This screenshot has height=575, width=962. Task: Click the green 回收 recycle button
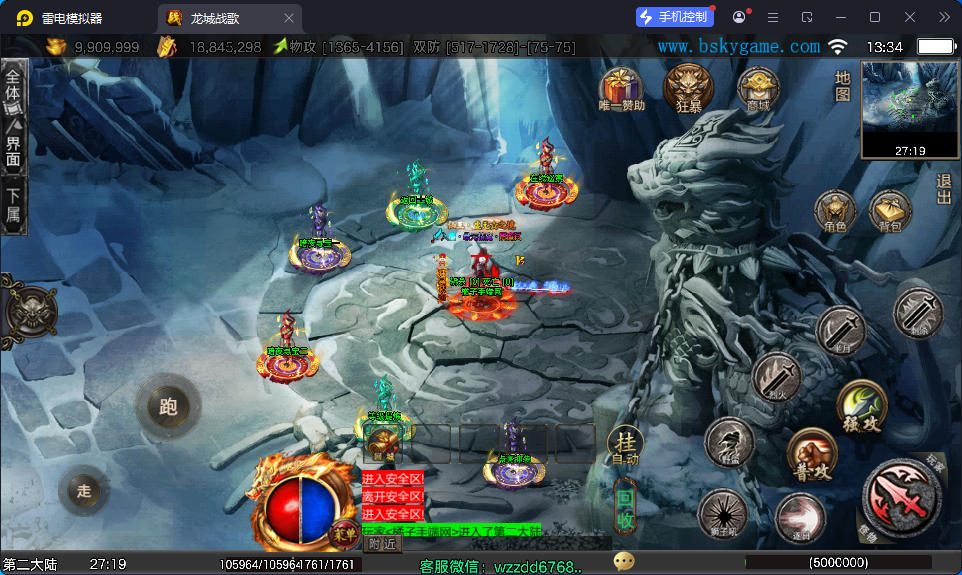point(625,506)
